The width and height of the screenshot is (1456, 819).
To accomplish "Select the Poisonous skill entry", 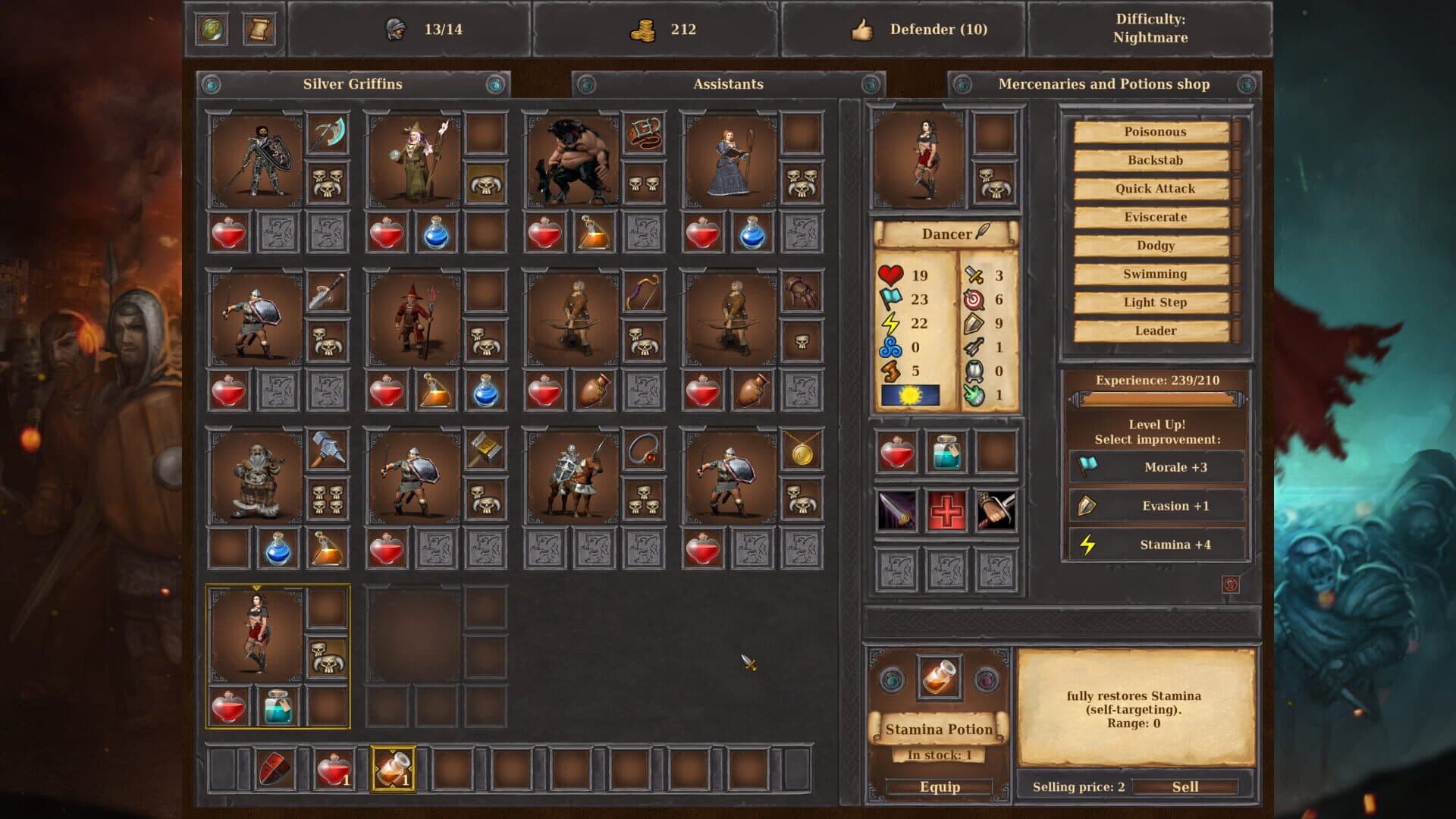I will [1153, 132].
